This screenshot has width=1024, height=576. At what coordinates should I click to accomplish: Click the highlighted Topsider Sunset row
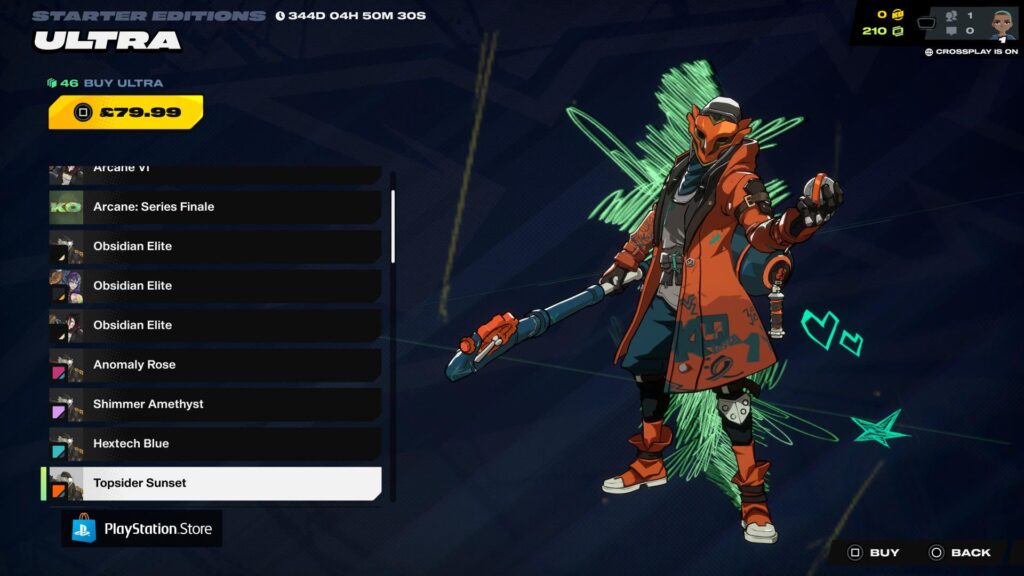215,483
